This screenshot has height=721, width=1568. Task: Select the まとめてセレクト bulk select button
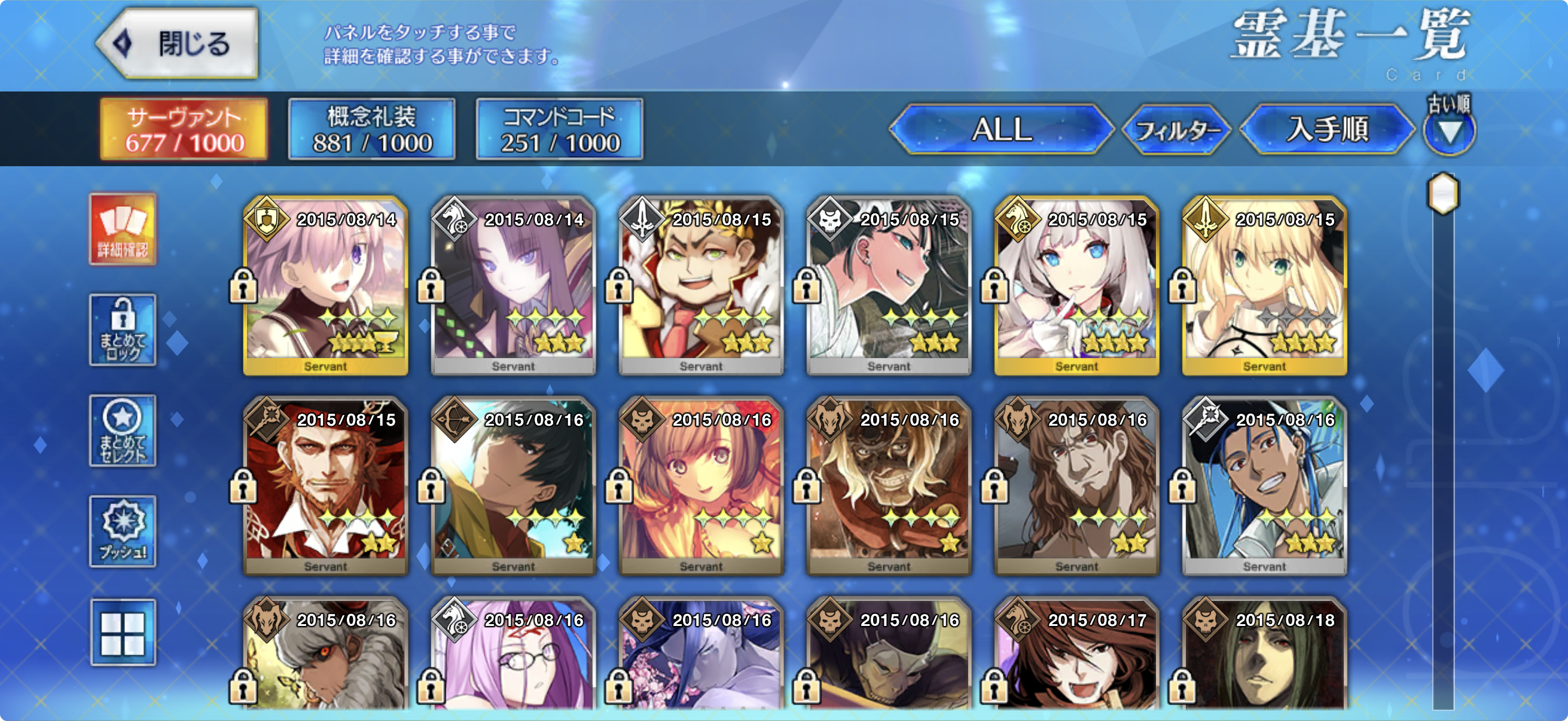pos(123,430)
